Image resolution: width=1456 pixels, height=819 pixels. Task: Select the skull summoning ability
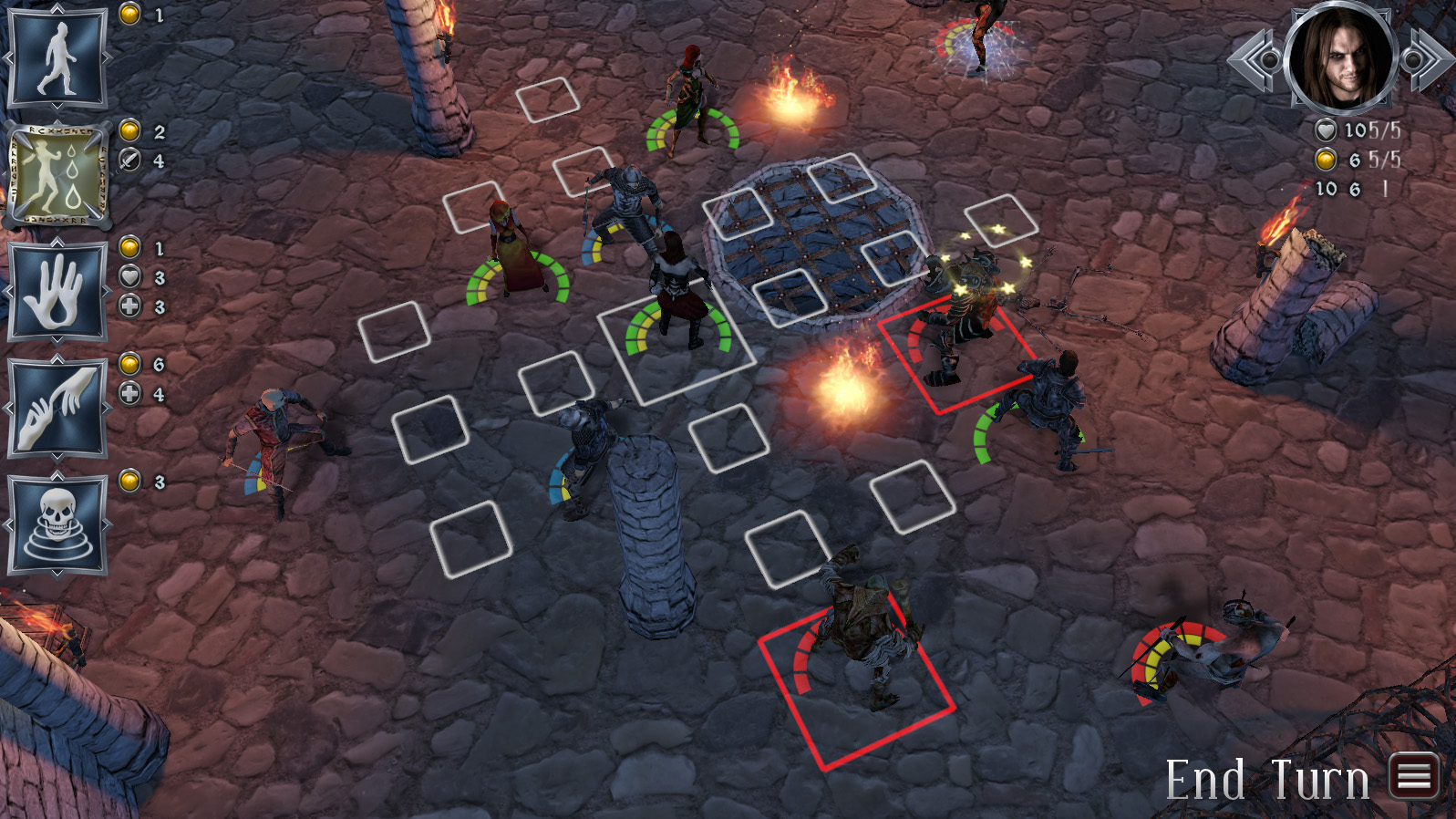[x=57, y=524]
